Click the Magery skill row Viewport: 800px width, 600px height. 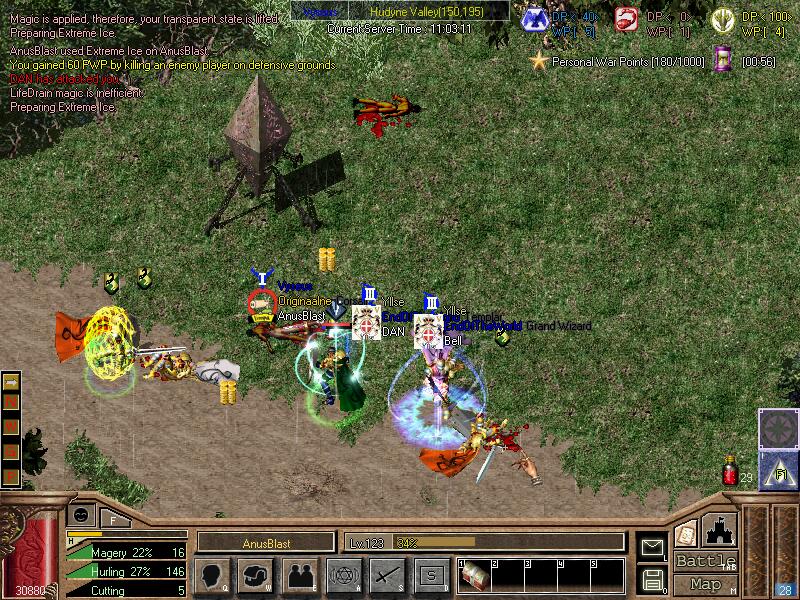(126, 552)
